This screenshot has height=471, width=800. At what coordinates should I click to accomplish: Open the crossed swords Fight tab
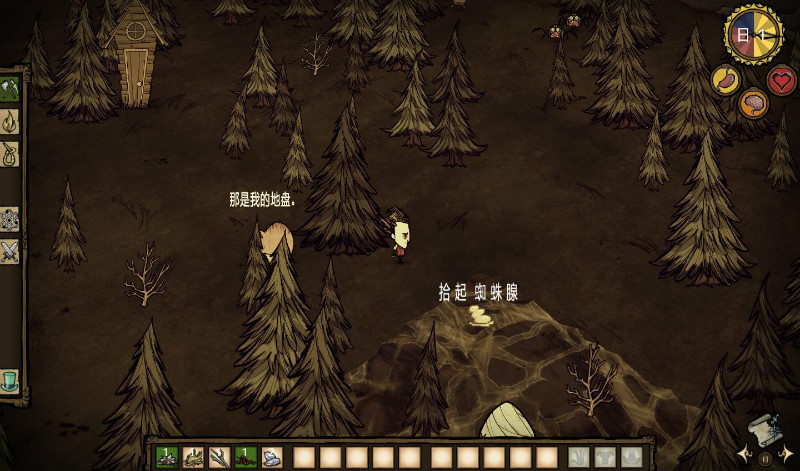click(10, 250)
